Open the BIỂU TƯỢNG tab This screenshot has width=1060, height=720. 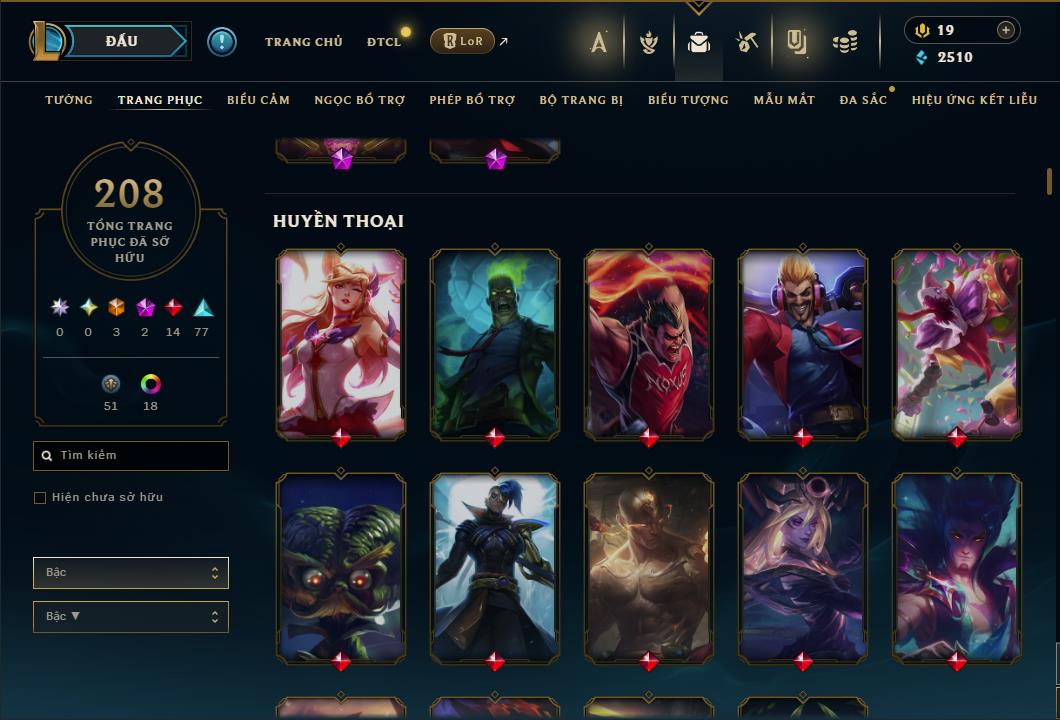(x=688, y=100)
